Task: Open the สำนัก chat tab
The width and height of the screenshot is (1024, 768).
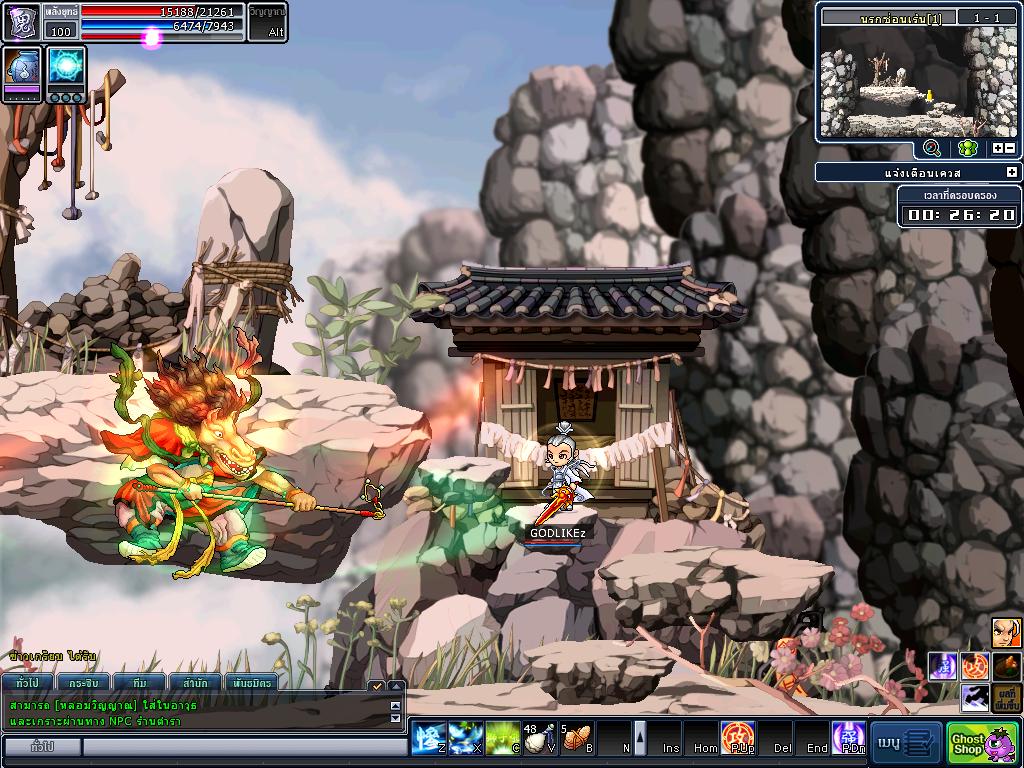Action: click(195, 683)
